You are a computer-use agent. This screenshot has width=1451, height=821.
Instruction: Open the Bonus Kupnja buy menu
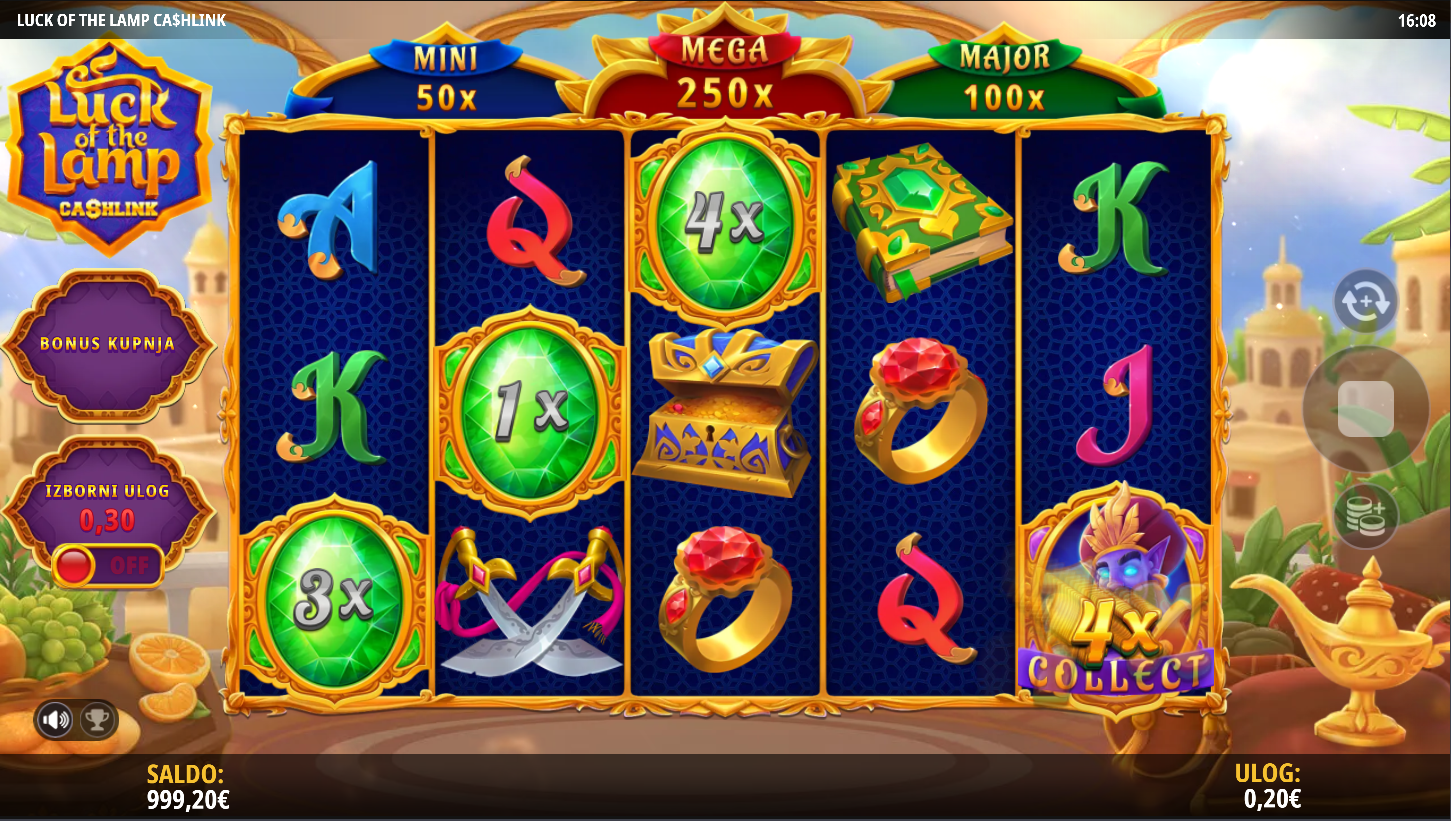click(108, 343)
